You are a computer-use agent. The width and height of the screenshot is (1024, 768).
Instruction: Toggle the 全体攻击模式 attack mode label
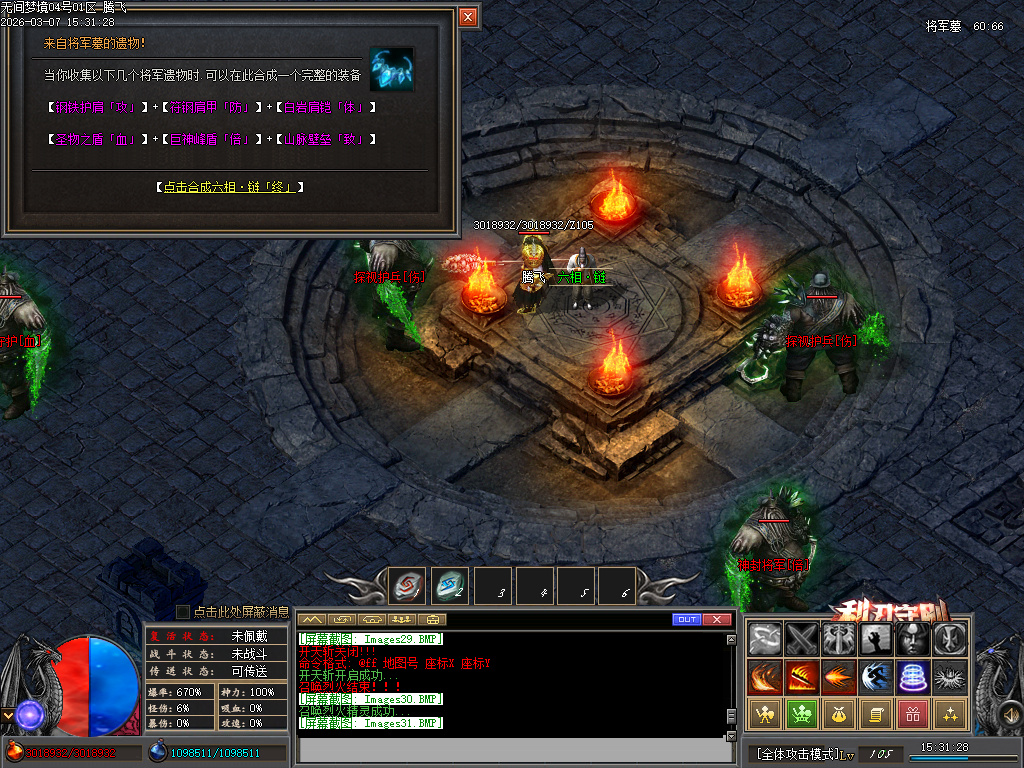tap(798, 753)
